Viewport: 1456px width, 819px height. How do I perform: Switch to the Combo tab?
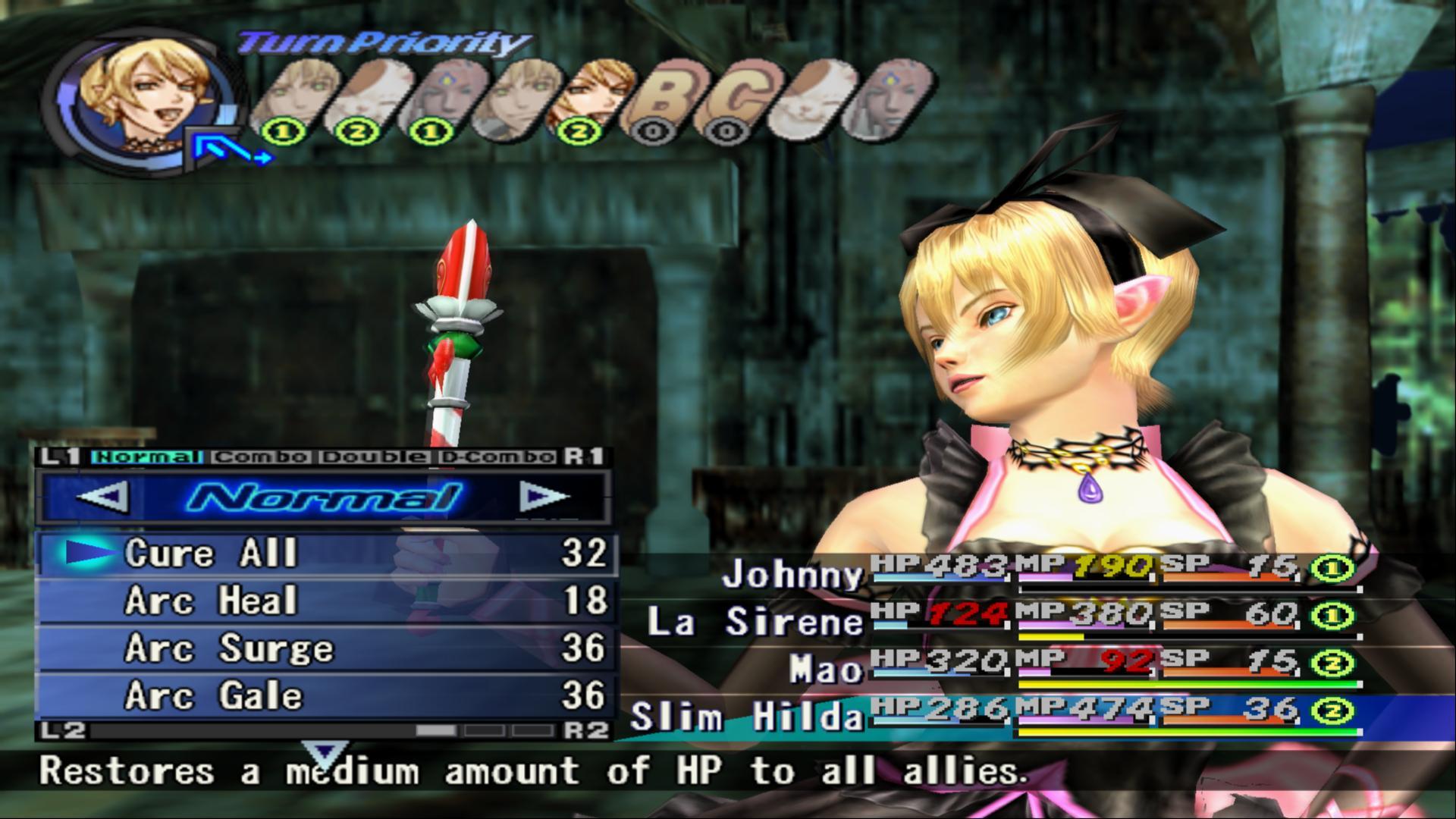261,457
